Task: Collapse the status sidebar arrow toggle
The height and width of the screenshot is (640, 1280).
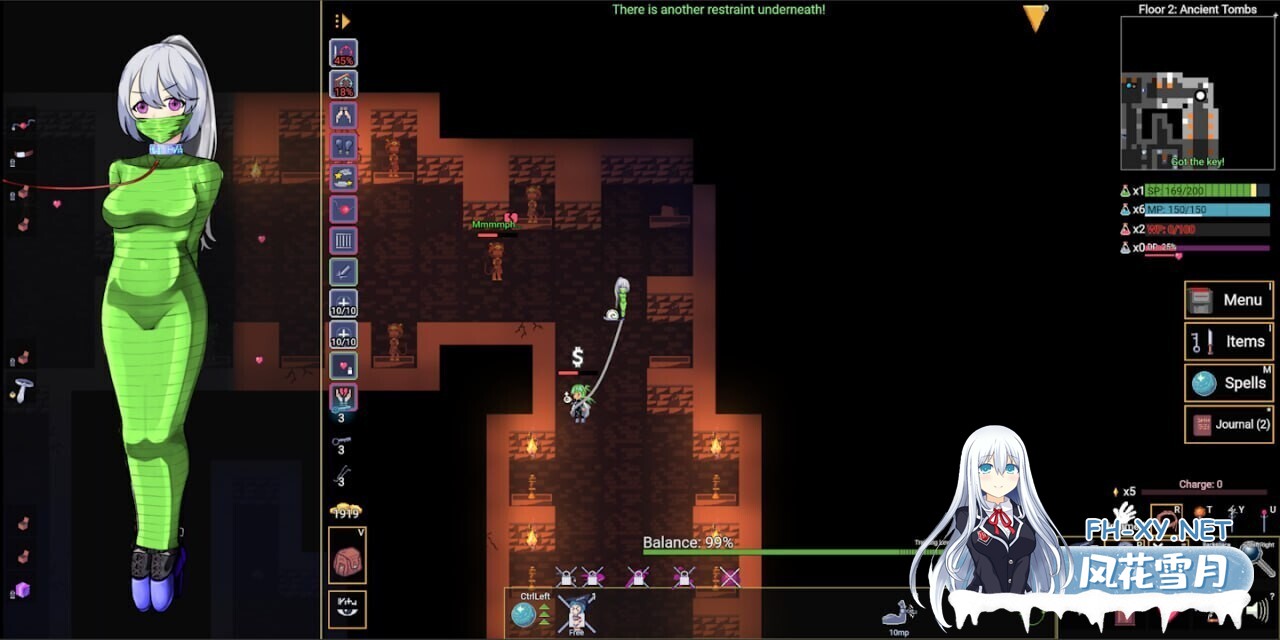Action: 342,21
